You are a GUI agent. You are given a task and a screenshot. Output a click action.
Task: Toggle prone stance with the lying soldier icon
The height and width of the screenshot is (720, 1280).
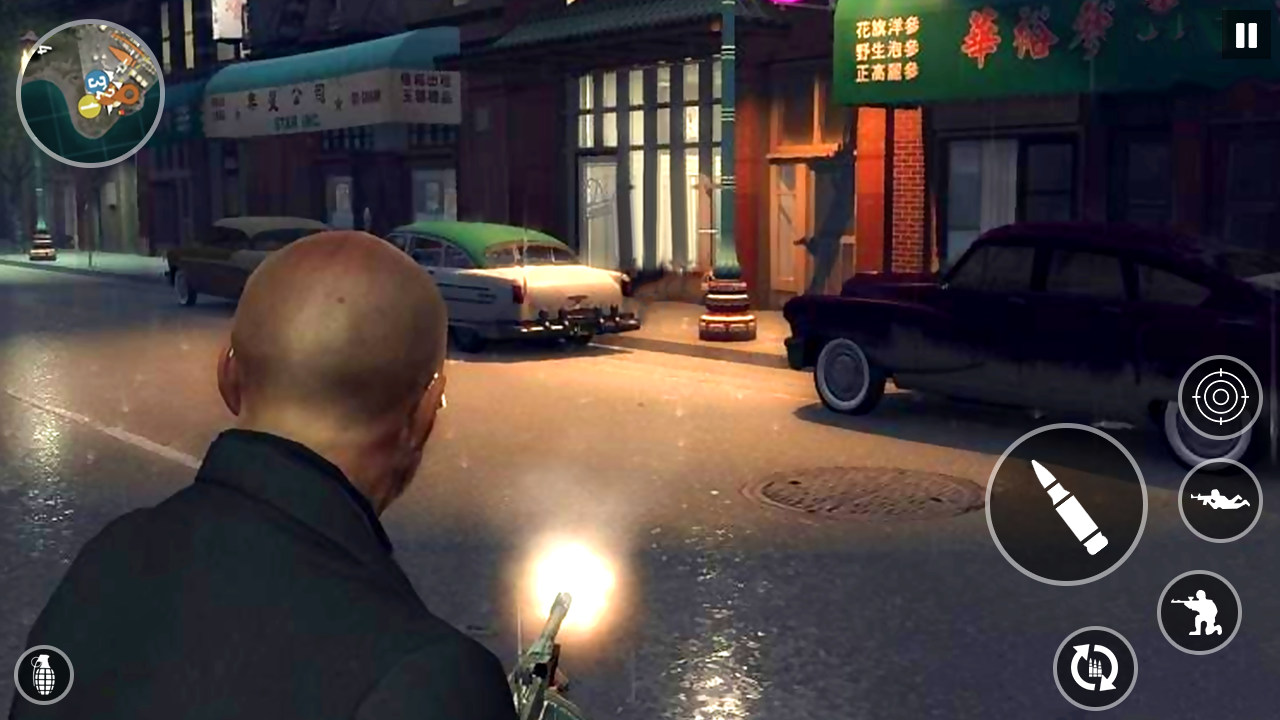[x=1221, y=501]
